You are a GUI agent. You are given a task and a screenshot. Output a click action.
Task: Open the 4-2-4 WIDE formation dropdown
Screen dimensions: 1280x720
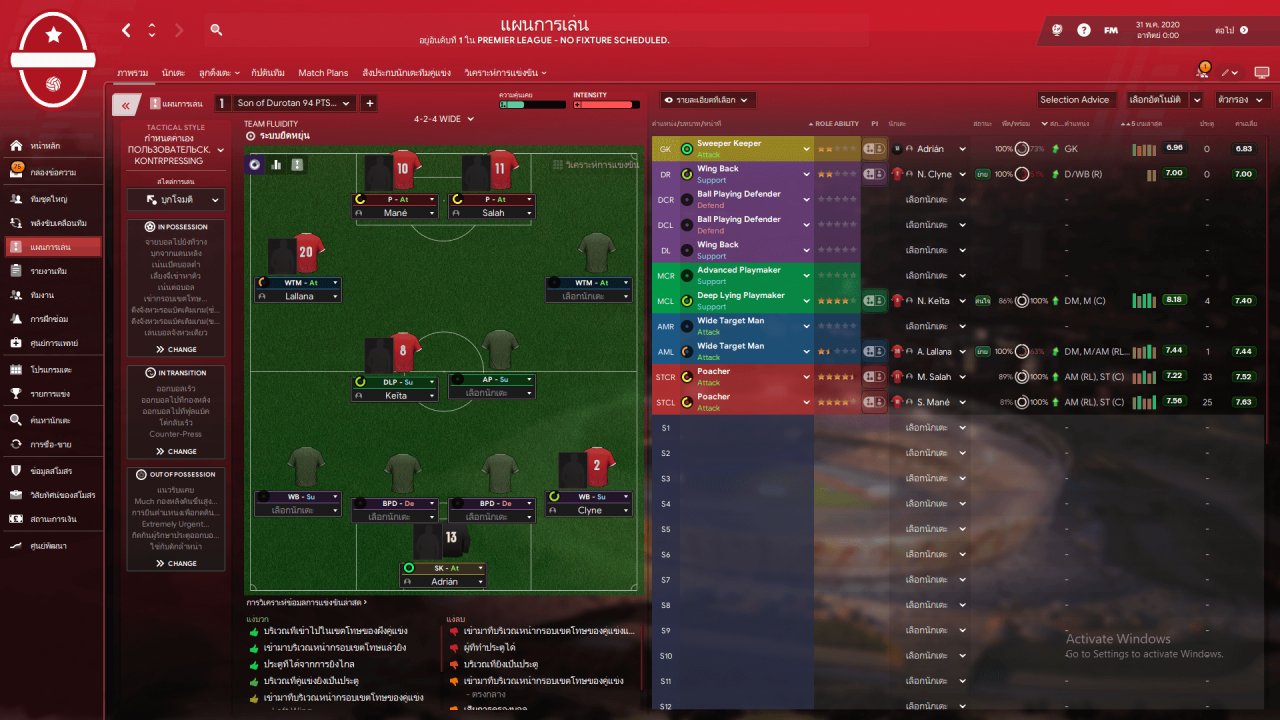pyautogui.click(x=444, y=119)
